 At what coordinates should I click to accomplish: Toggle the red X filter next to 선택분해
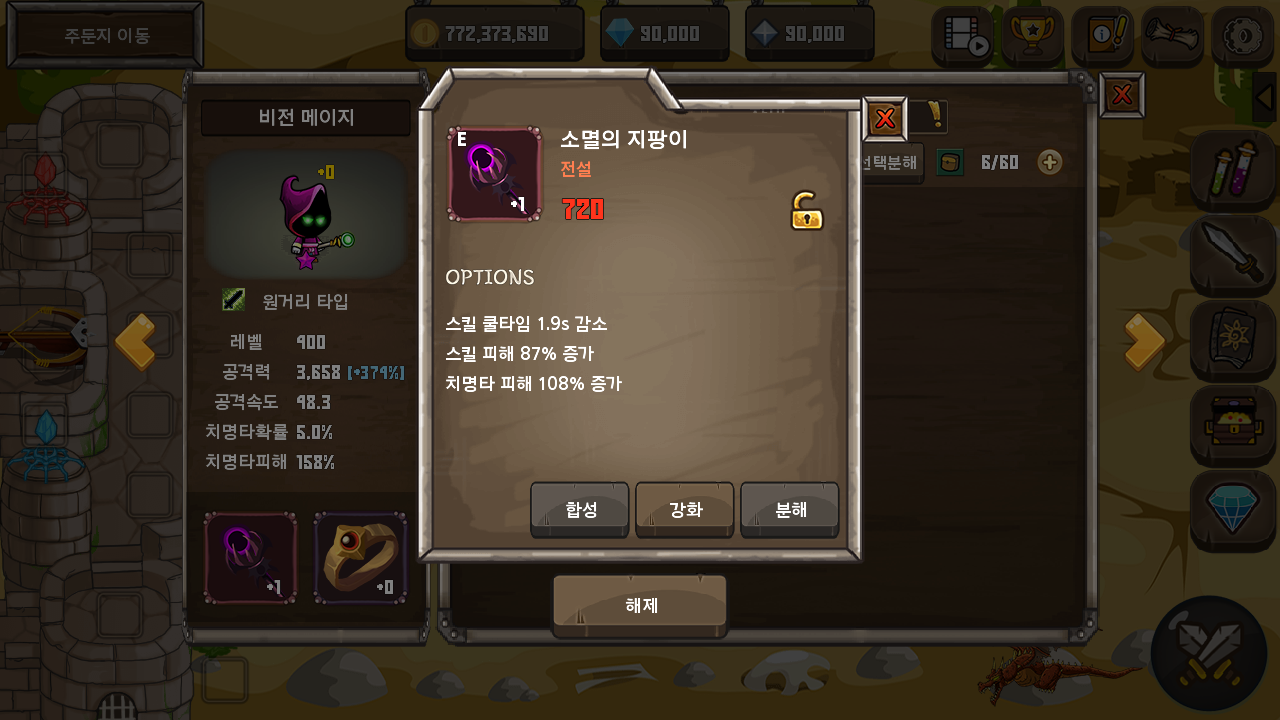pos(884,118)
